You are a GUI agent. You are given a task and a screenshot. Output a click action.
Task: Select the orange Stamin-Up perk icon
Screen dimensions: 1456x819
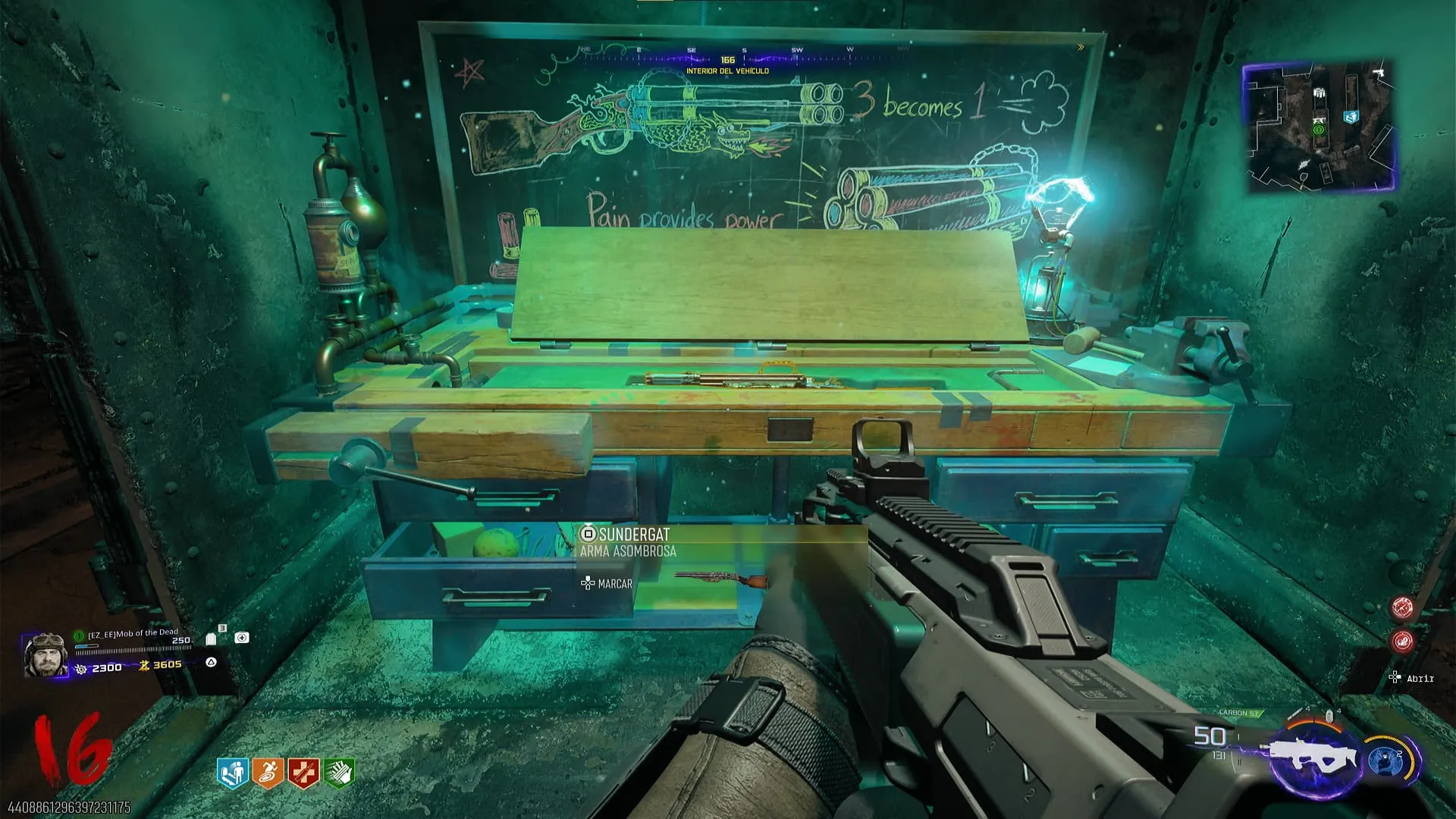(268, 773)
